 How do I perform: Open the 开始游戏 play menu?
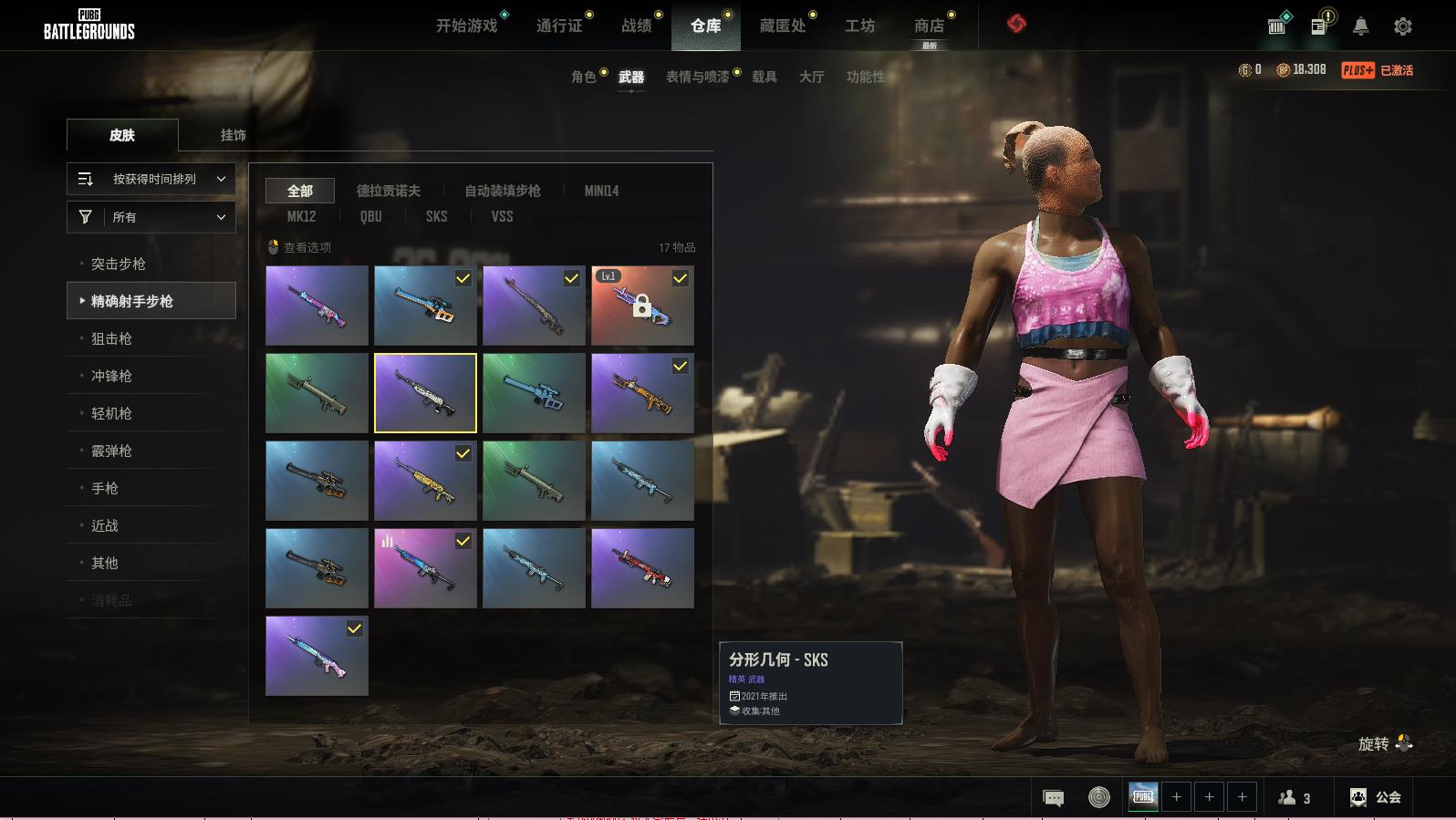466,26
